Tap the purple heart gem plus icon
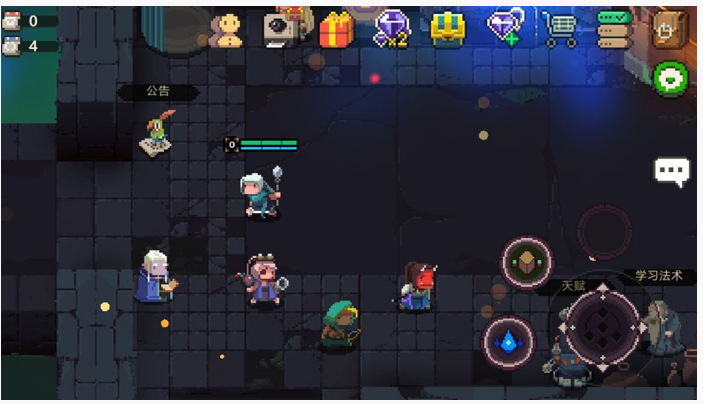This screenshot has height=404, width=703. click(x=504, y=28)
